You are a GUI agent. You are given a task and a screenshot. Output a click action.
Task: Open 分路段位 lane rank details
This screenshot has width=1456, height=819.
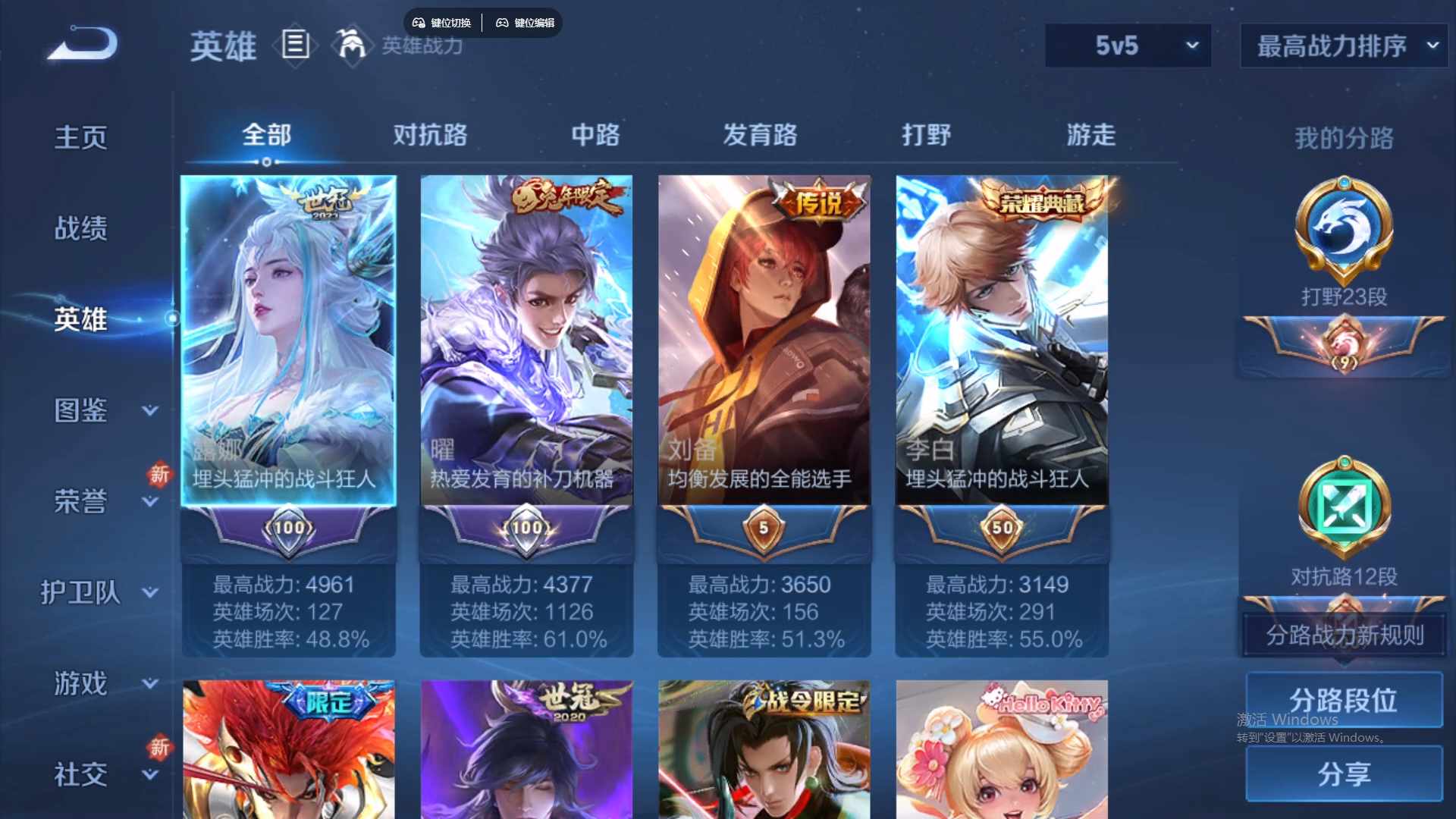click(x=1343, y=700)
